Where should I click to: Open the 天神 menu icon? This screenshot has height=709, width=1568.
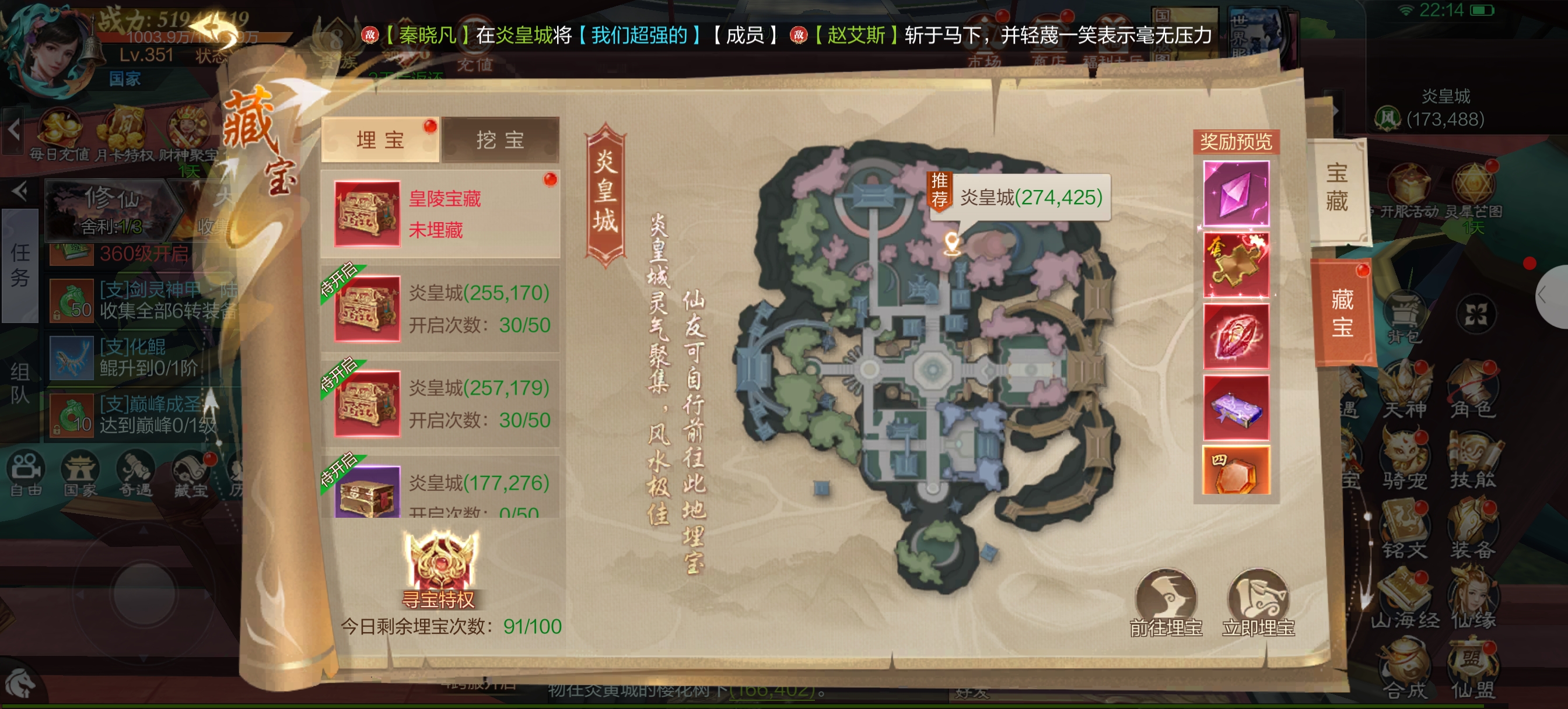click(x=1405, y=391)
